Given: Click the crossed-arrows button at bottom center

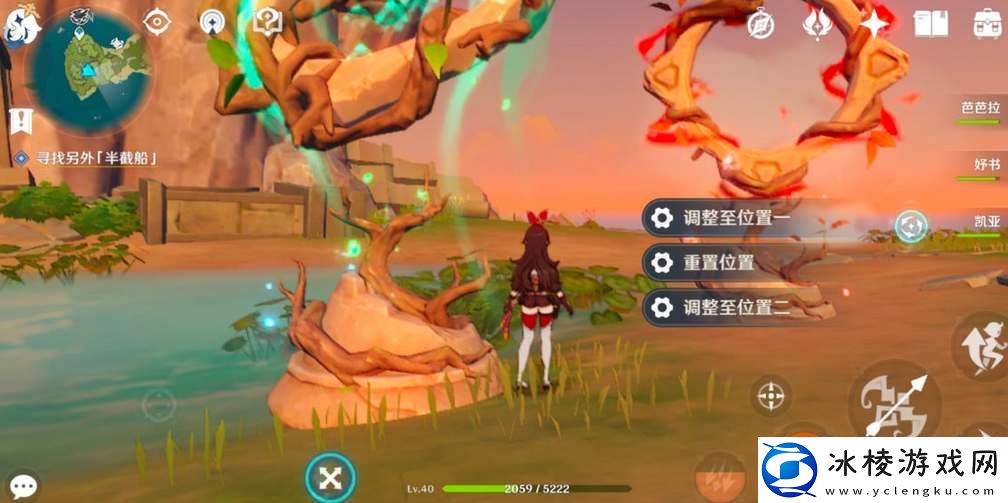Looking at the screenshot, I should point(330,477).
